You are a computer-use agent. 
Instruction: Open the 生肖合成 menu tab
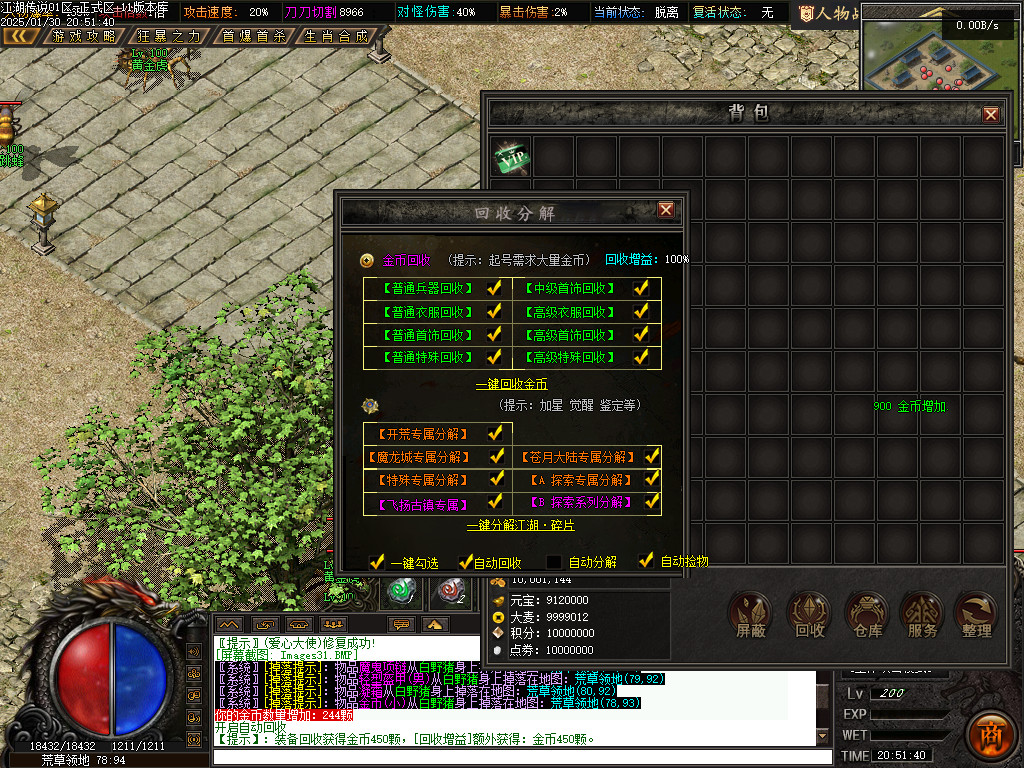click(335, 36)
